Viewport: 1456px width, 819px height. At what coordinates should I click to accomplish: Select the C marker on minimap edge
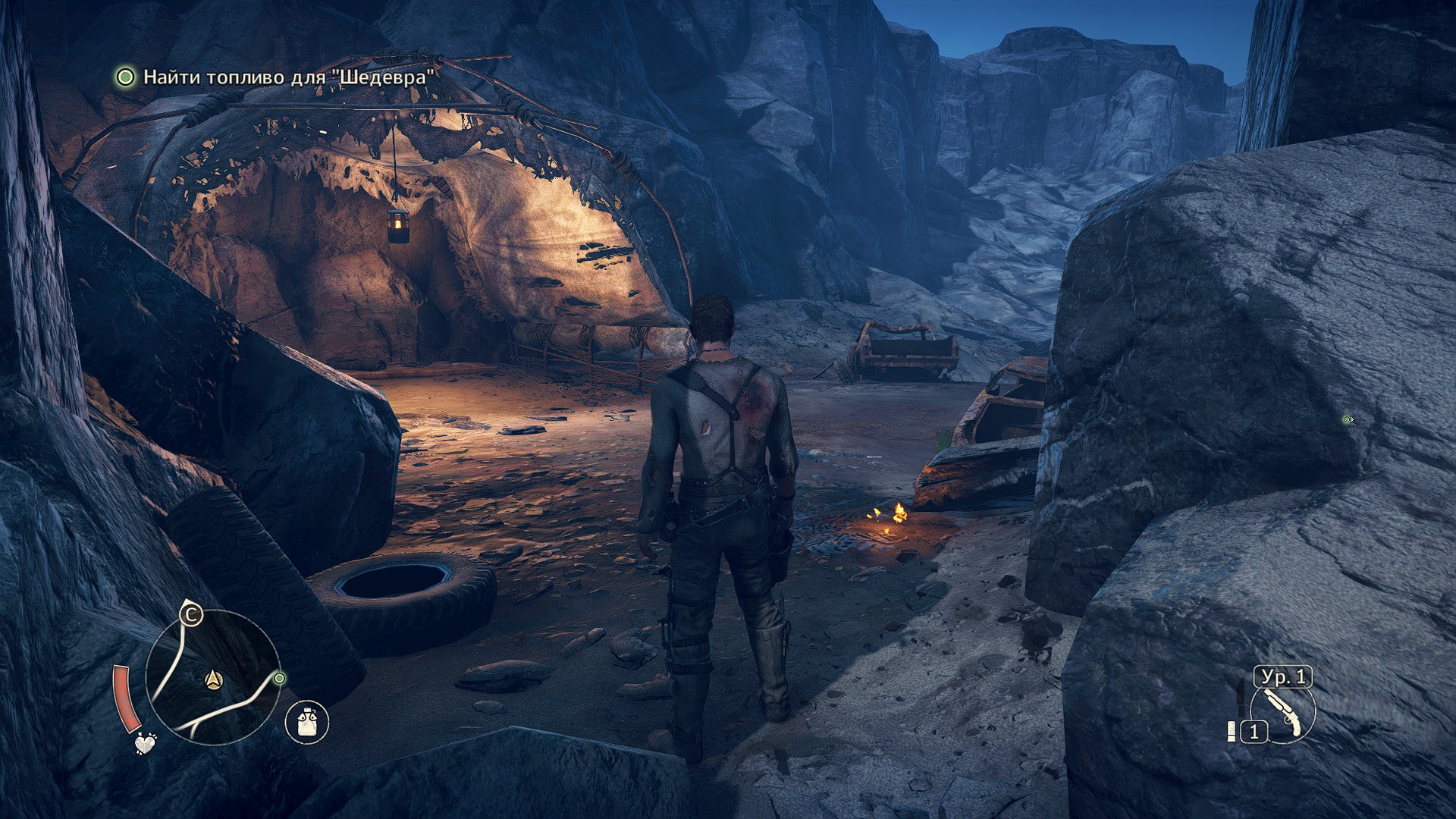coord(191,613)
